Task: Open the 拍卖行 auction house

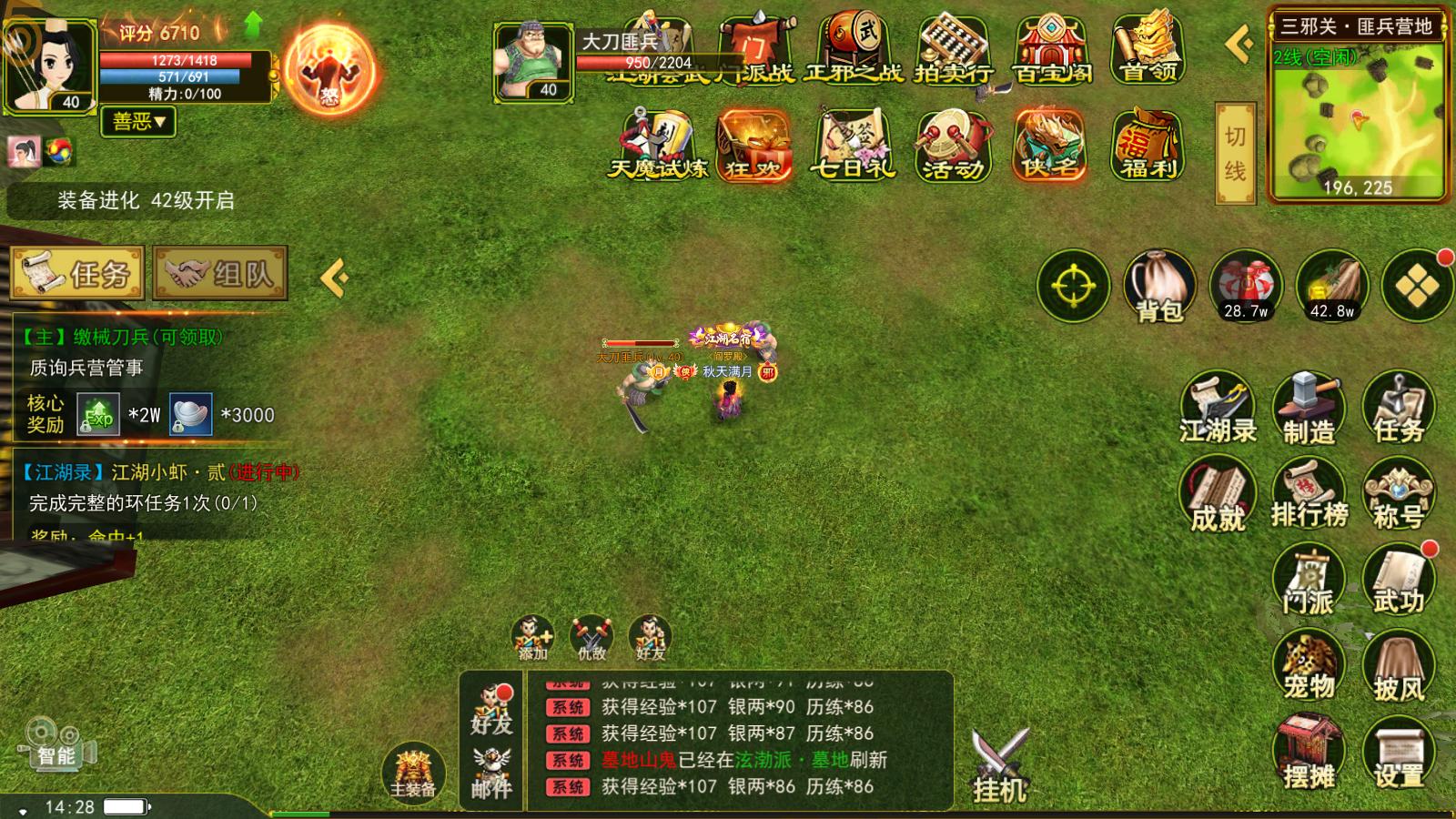Action: click(x=953, y=50)
